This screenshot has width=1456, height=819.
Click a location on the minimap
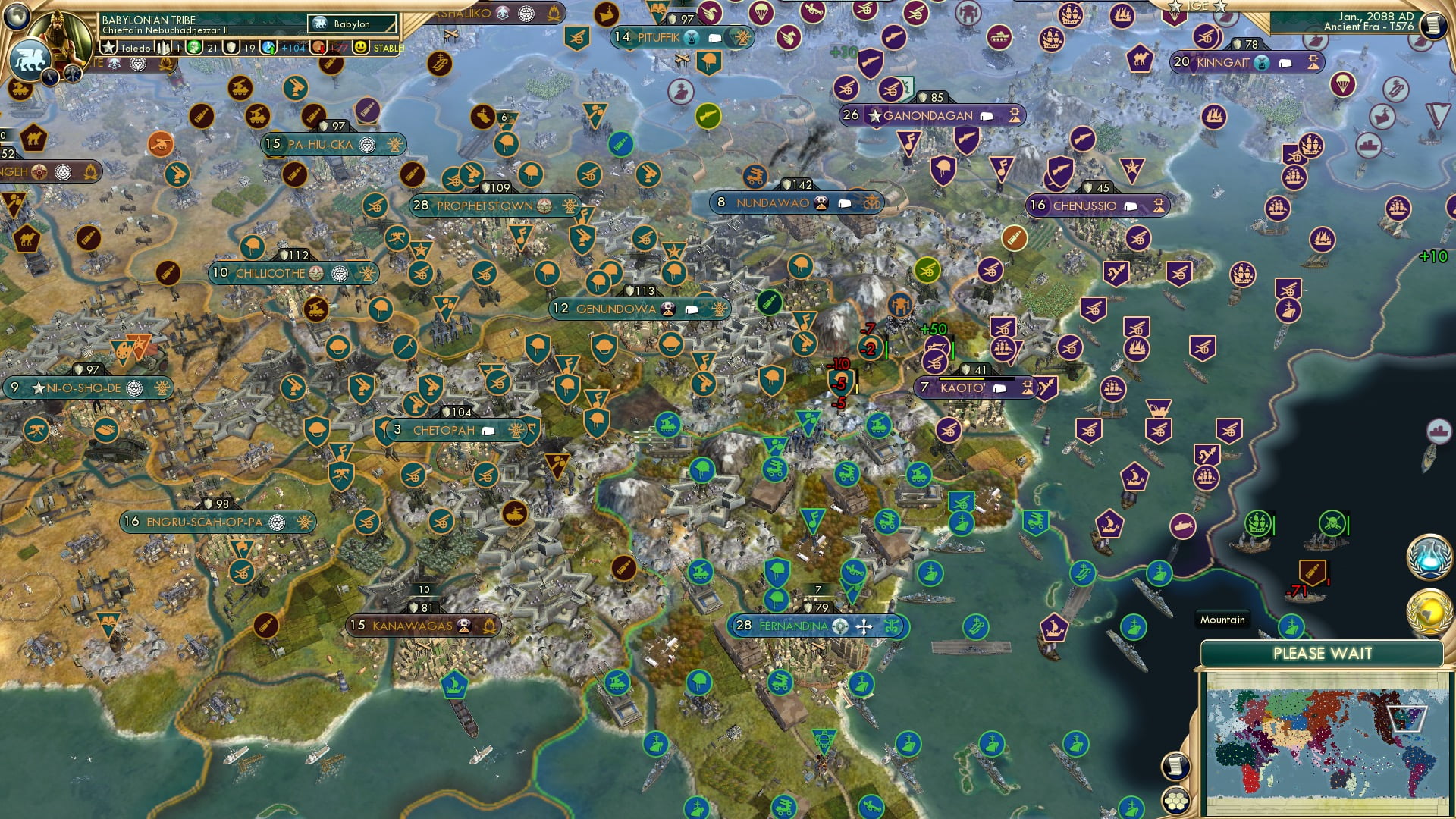point(1327,743)
